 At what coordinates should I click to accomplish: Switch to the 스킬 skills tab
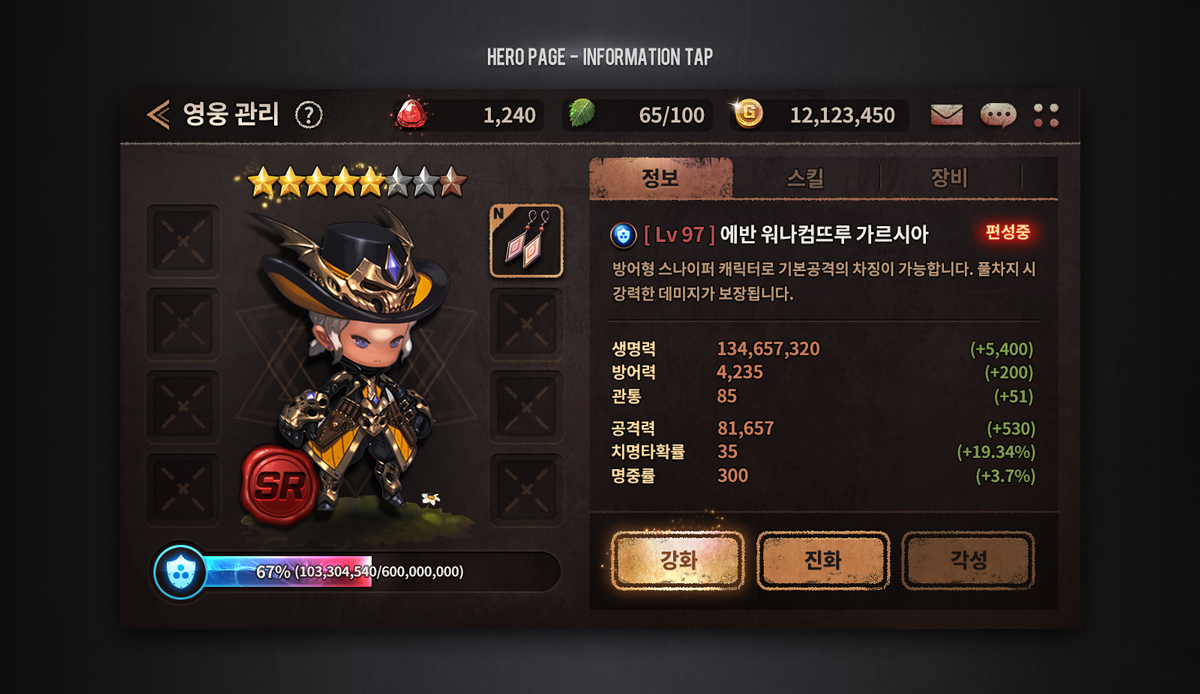coord(806,179)
